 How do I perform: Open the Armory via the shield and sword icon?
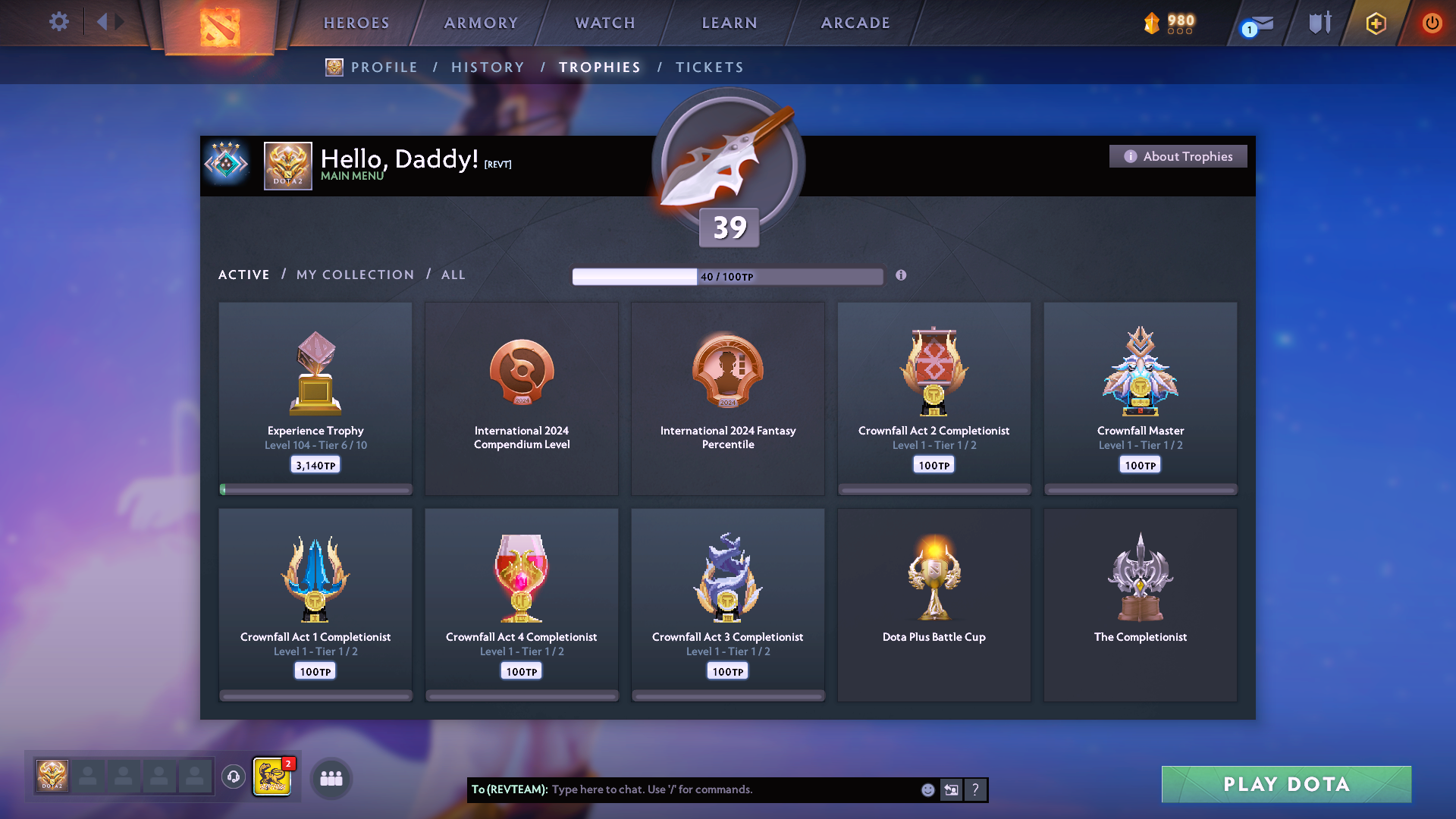point(1319,23)
